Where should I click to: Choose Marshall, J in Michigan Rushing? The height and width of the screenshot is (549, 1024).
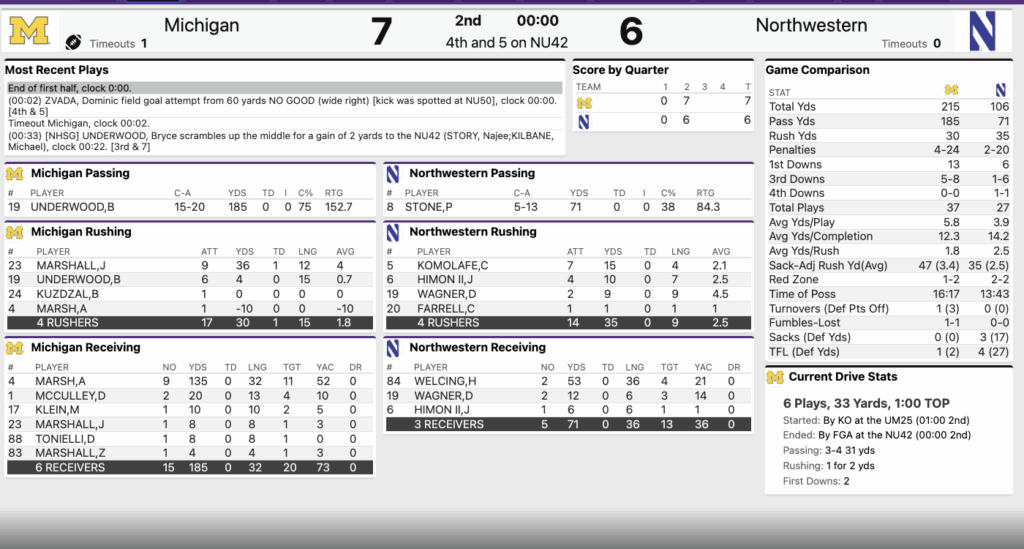70,265
